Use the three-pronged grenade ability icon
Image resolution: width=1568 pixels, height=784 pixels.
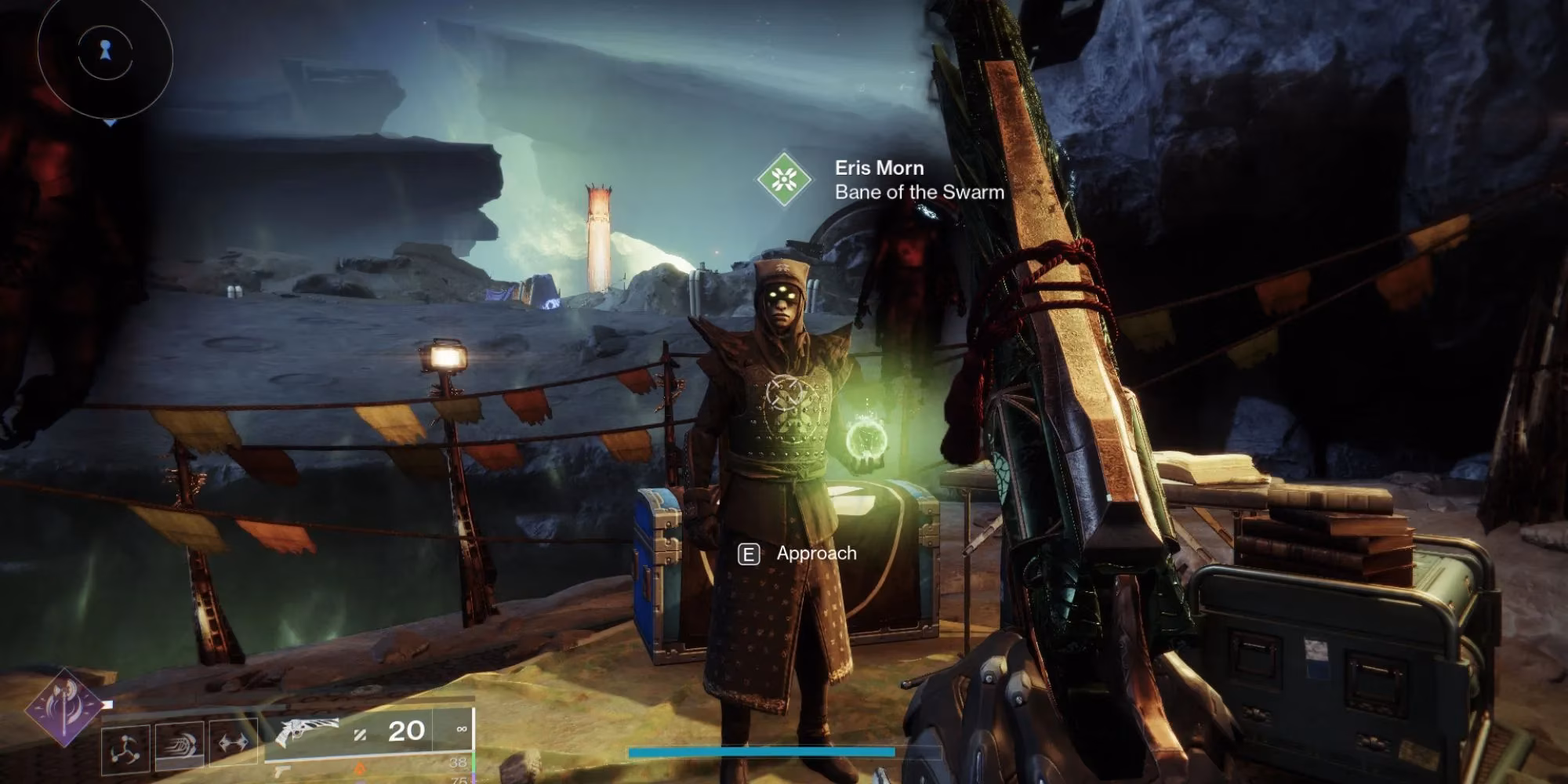tap(125, 749)
